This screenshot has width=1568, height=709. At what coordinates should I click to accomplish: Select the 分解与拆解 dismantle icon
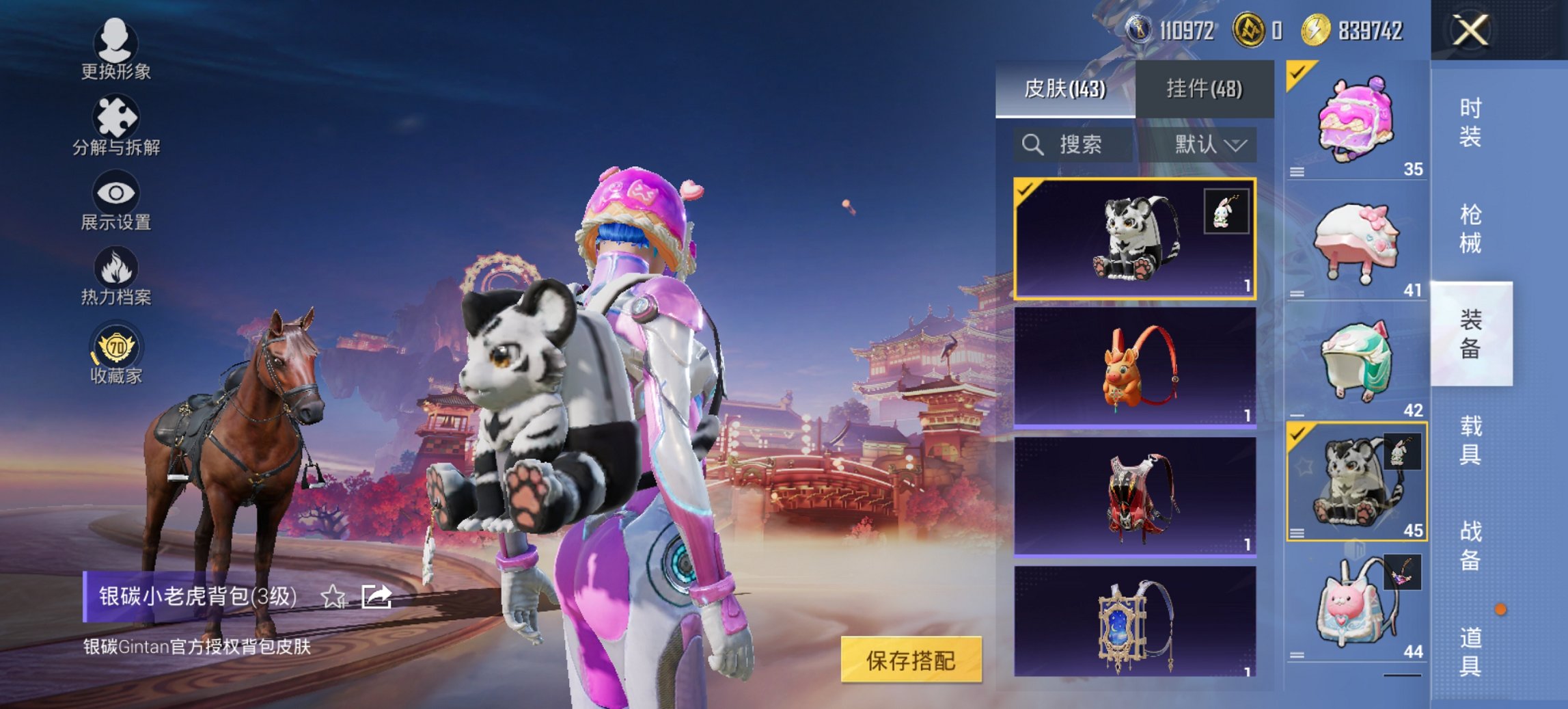pyautogui.click(x=115, y=116)
